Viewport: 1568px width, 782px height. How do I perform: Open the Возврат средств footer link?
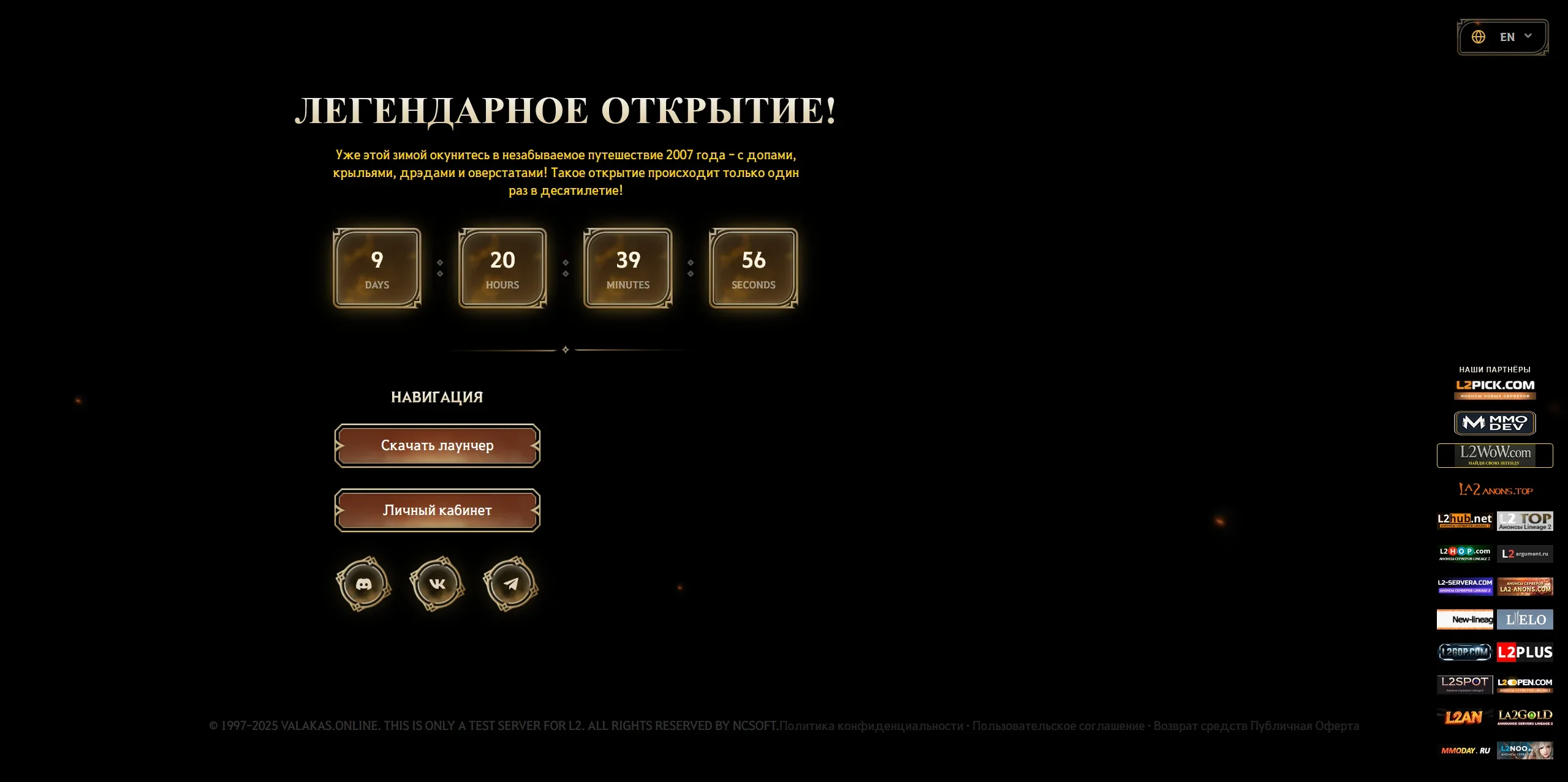pos(1200,726)
